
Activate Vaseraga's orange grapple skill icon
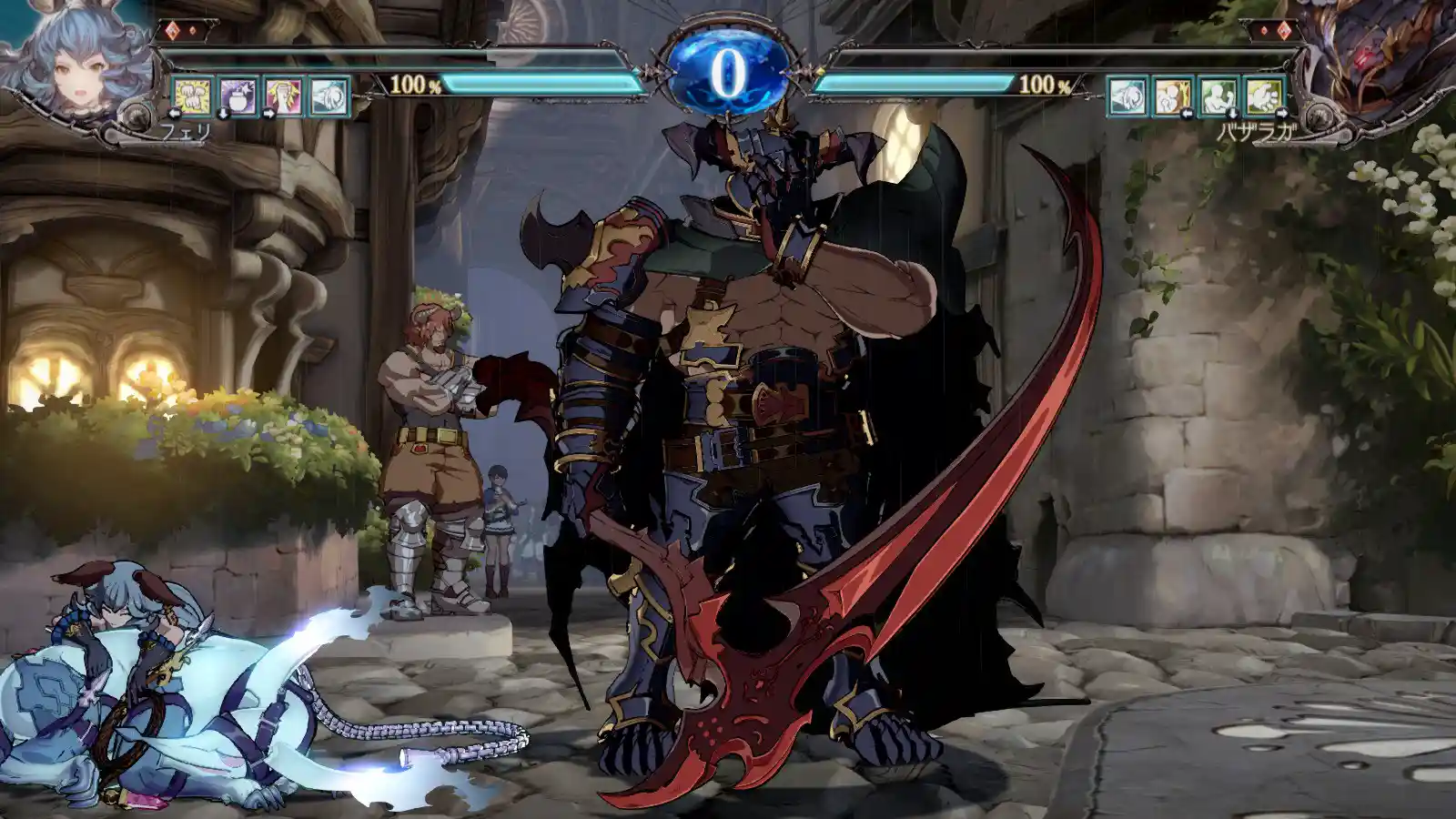click(x=1173, y=96)
